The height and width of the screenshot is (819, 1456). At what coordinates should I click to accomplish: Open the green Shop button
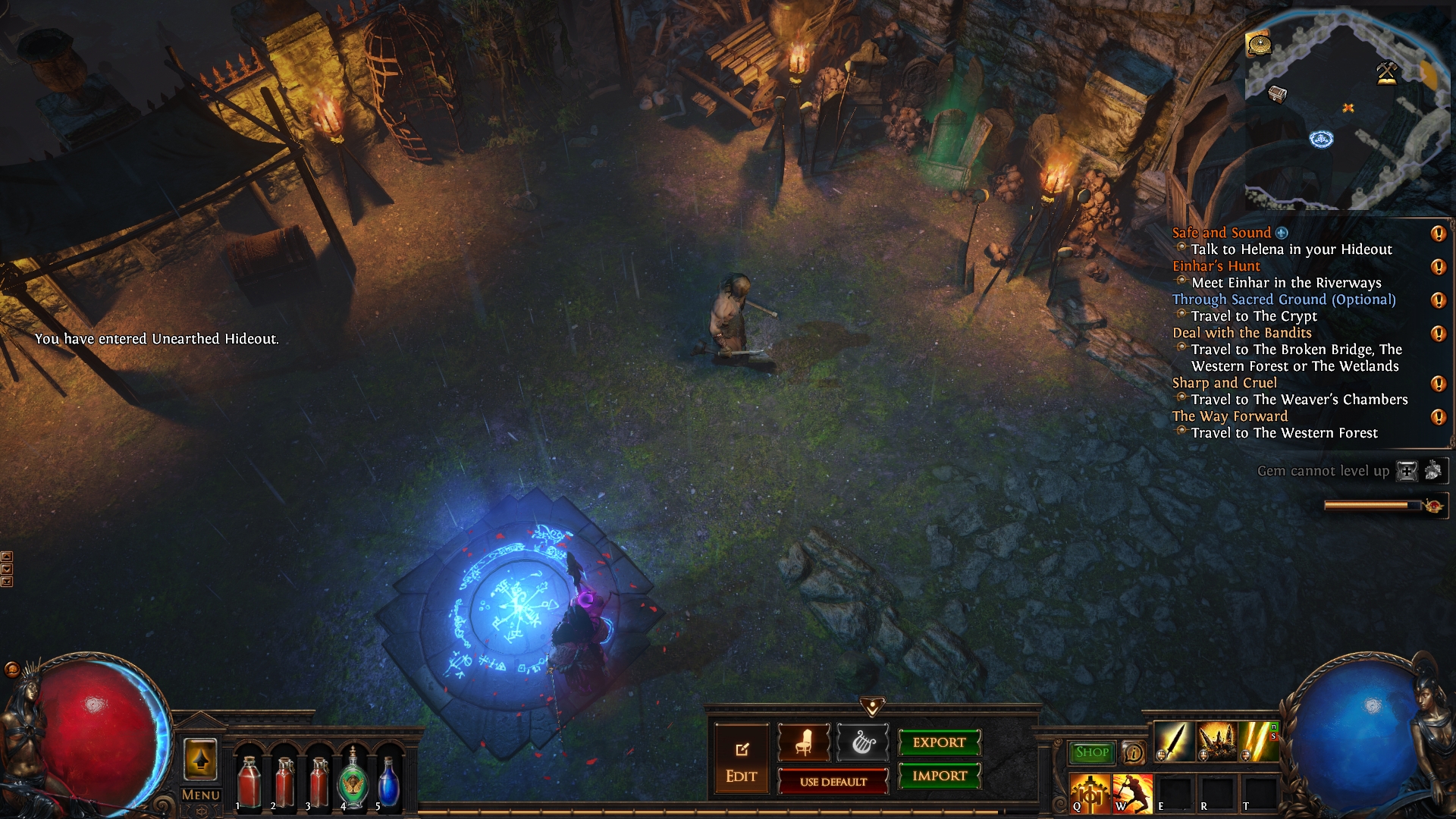pyautogui.click(x=1091, y=752)
